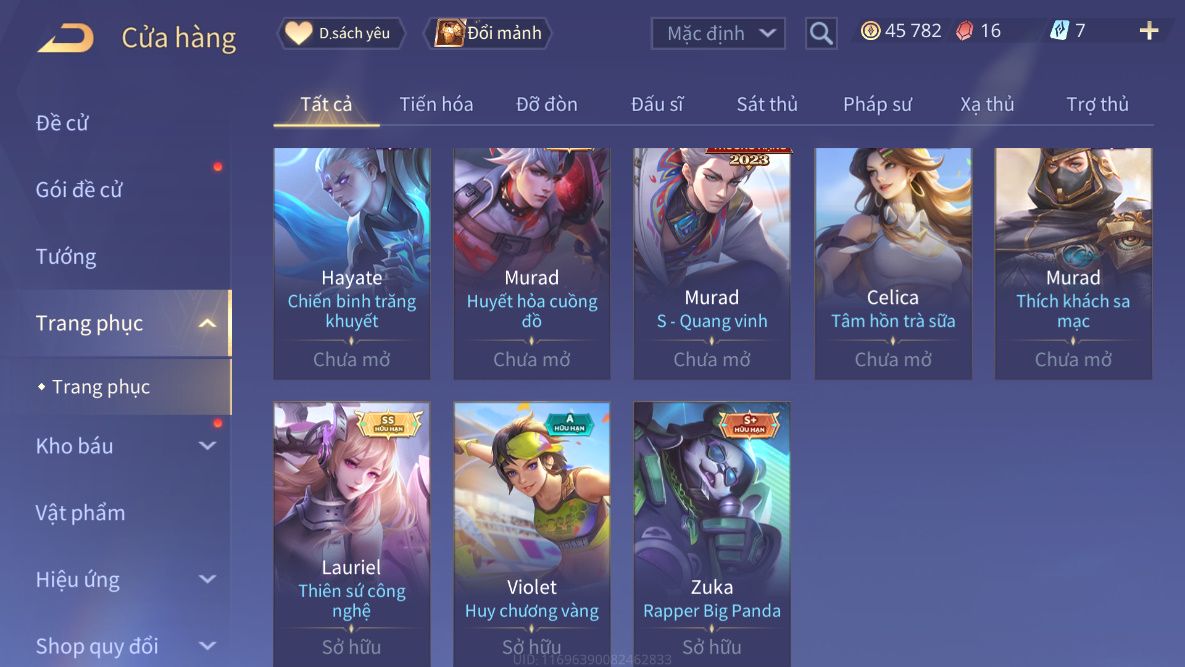Screen dimensions: 1185x667
Task: Select the Zuka Rapper Big Panda skin
Action: [x=712, y=530]
